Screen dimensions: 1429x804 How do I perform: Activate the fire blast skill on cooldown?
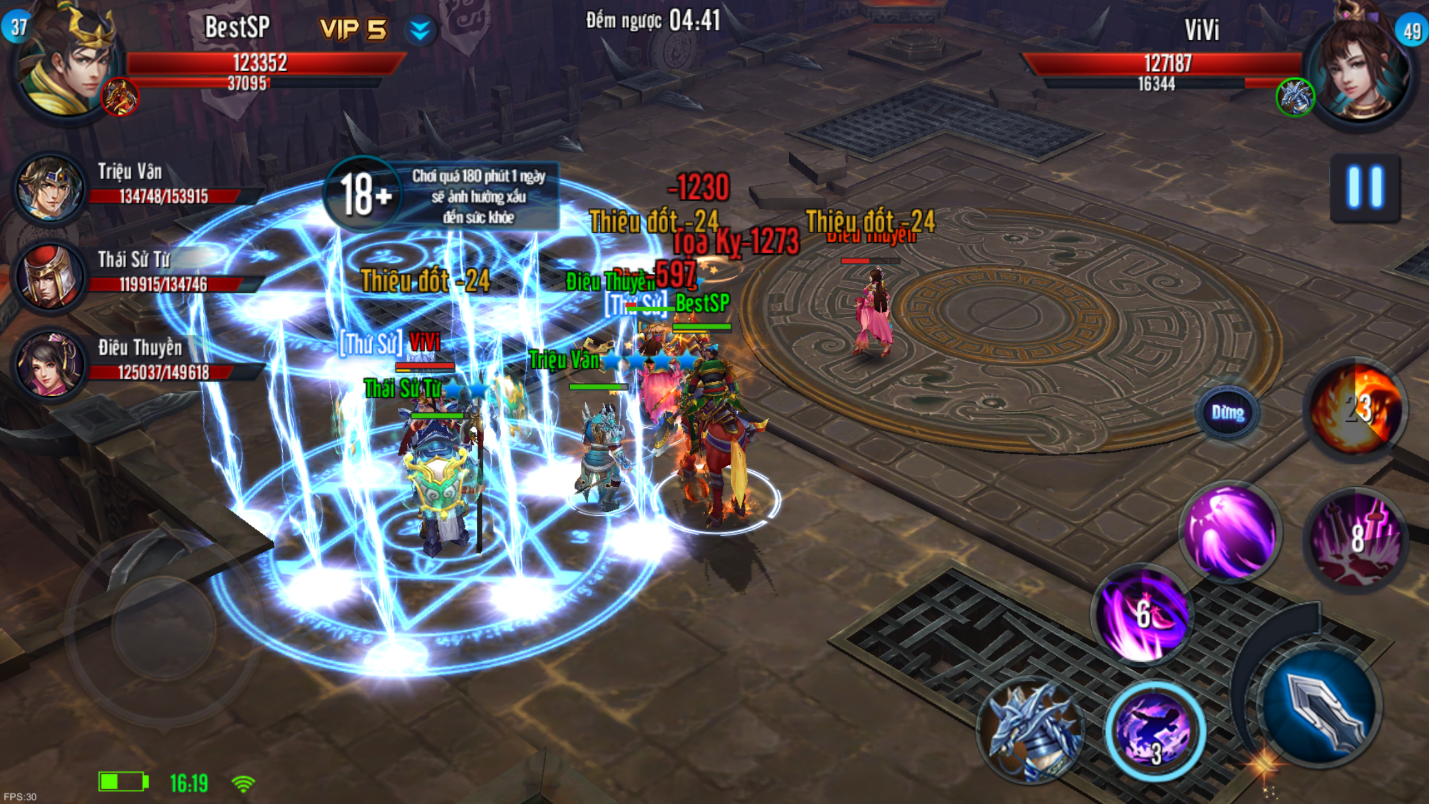tap(1357, 408)
